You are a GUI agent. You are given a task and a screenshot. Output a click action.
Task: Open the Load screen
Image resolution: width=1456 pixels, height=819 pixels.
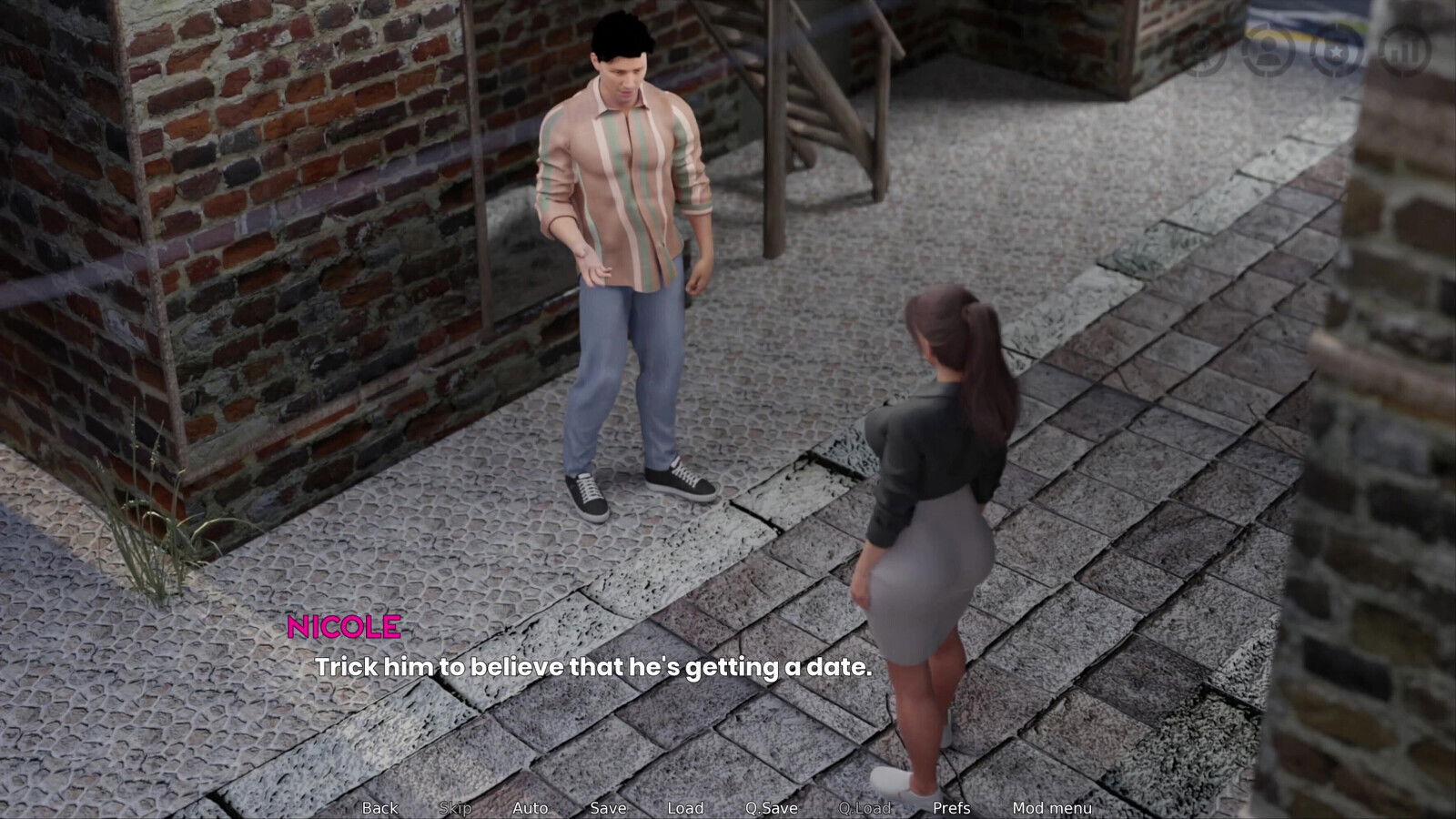pyautogui.click(x=687, y=808)
